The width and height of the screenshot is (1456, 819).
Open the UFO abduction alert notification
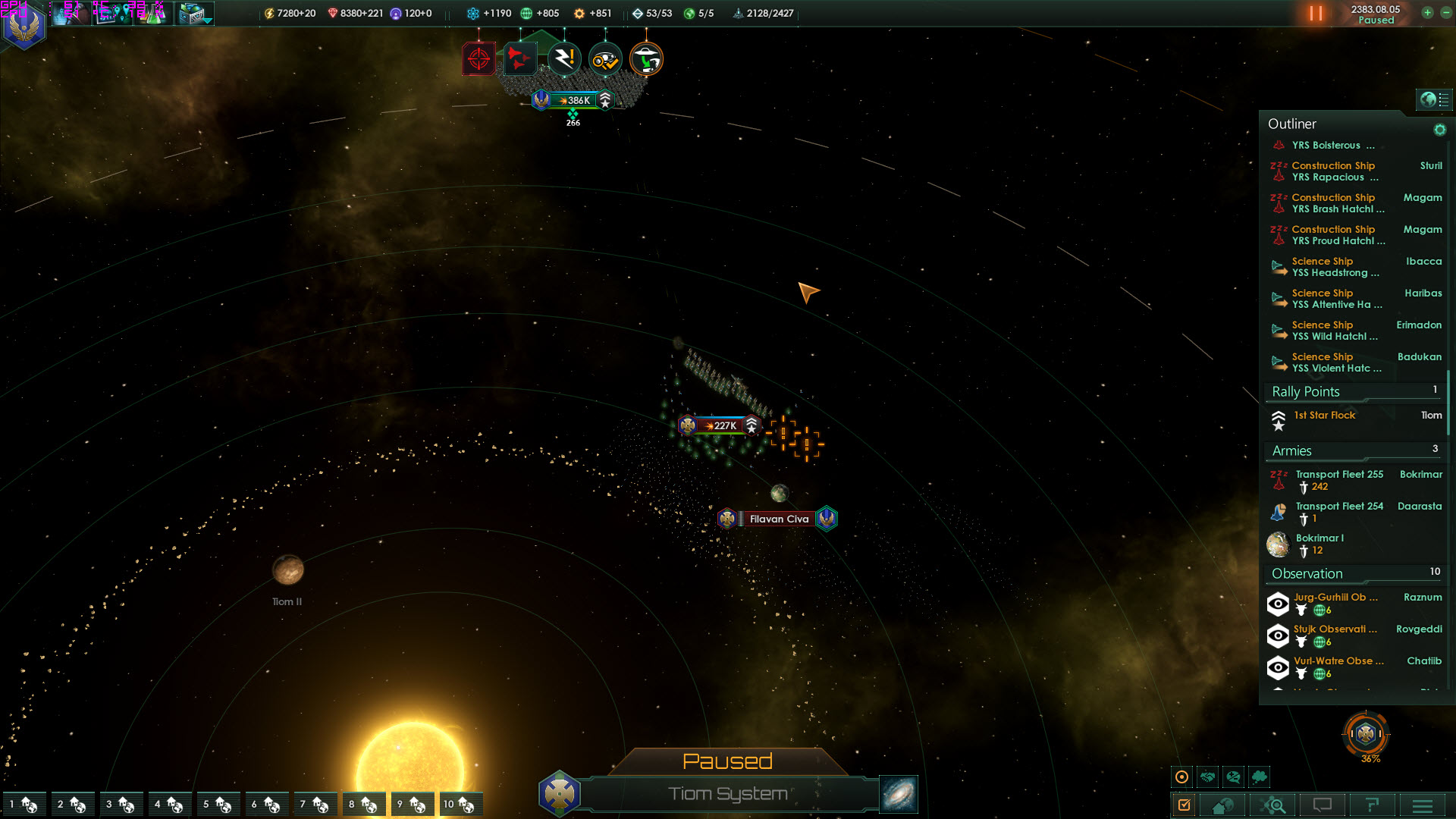pos(646,59)
